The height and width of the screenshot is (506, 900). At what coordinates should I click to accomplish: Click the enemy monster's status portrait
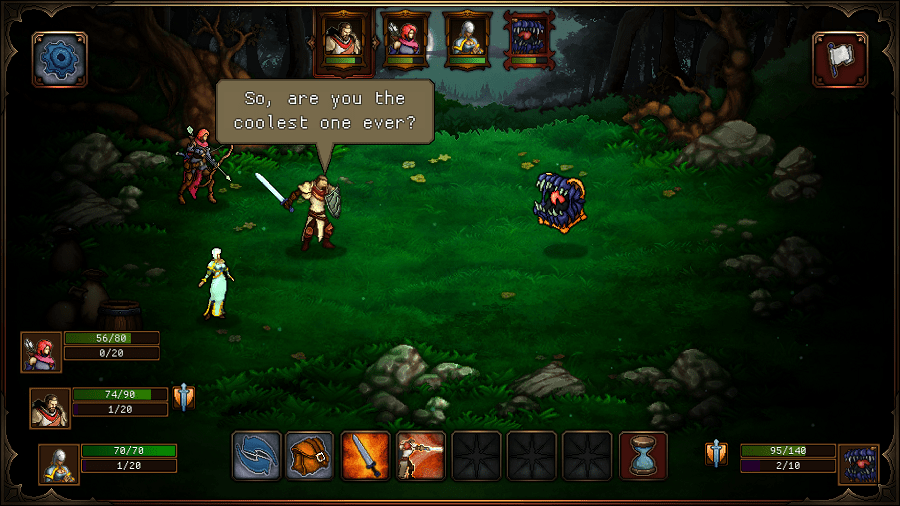(x=858, y=464)
